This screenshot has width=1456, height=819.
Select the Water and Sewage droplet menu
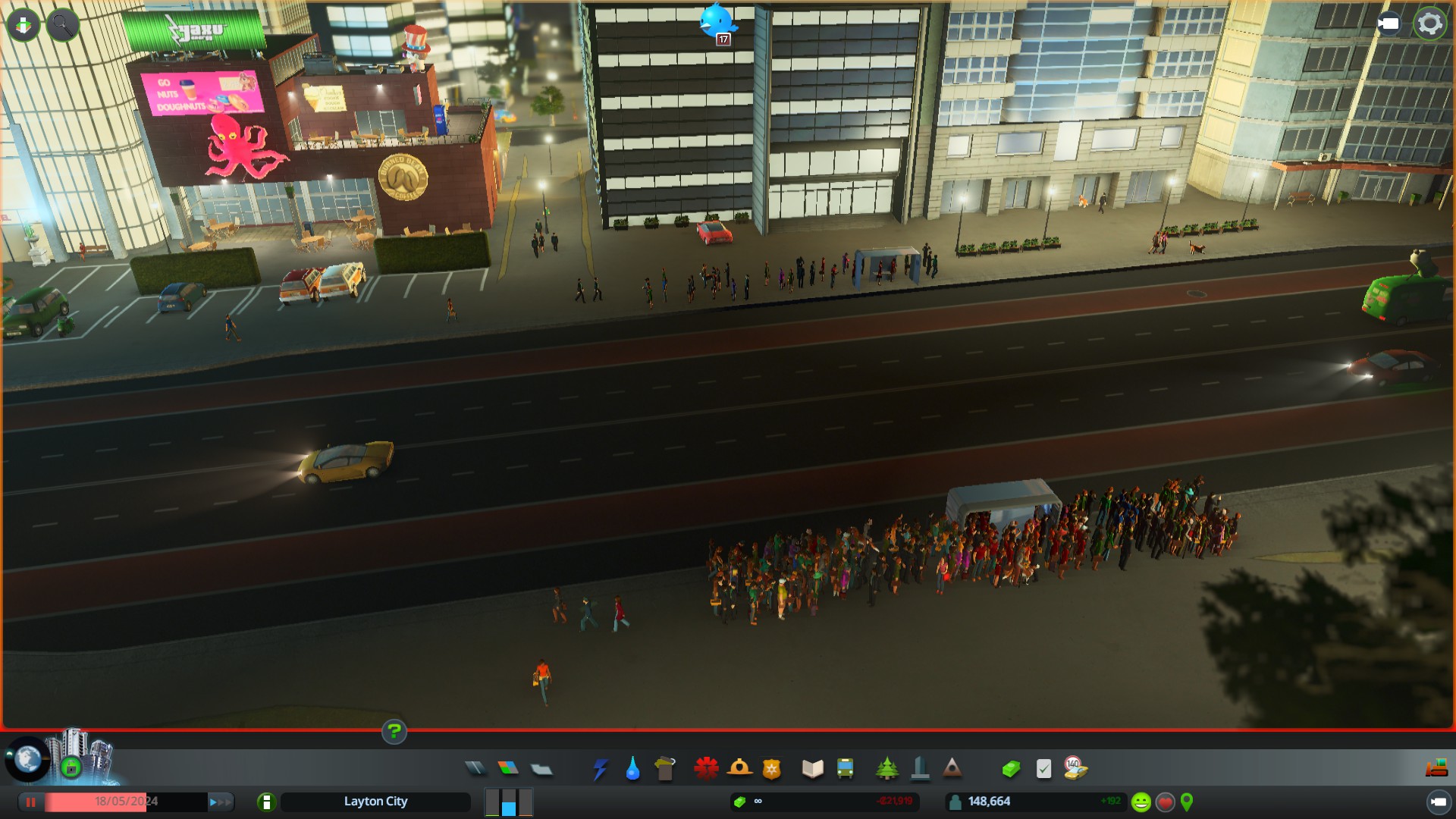coord(632,769)
